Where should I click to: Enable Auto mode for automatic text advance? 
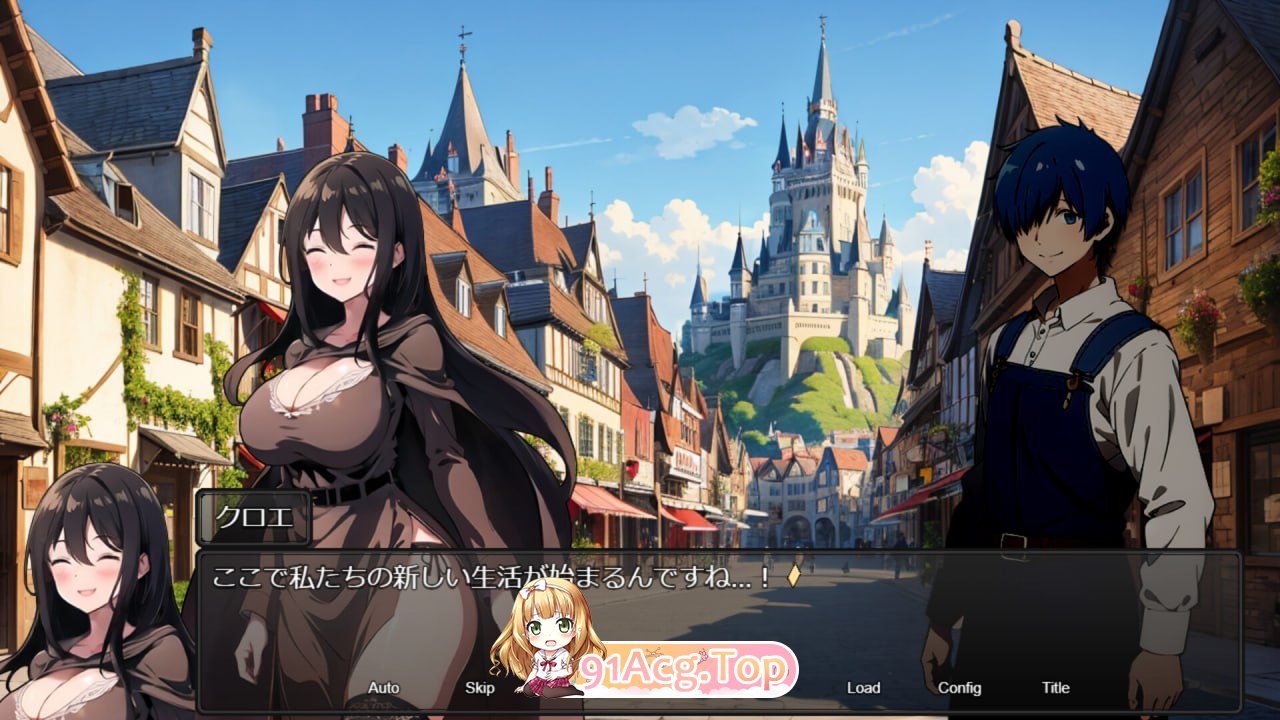click(x=384, y=688)
